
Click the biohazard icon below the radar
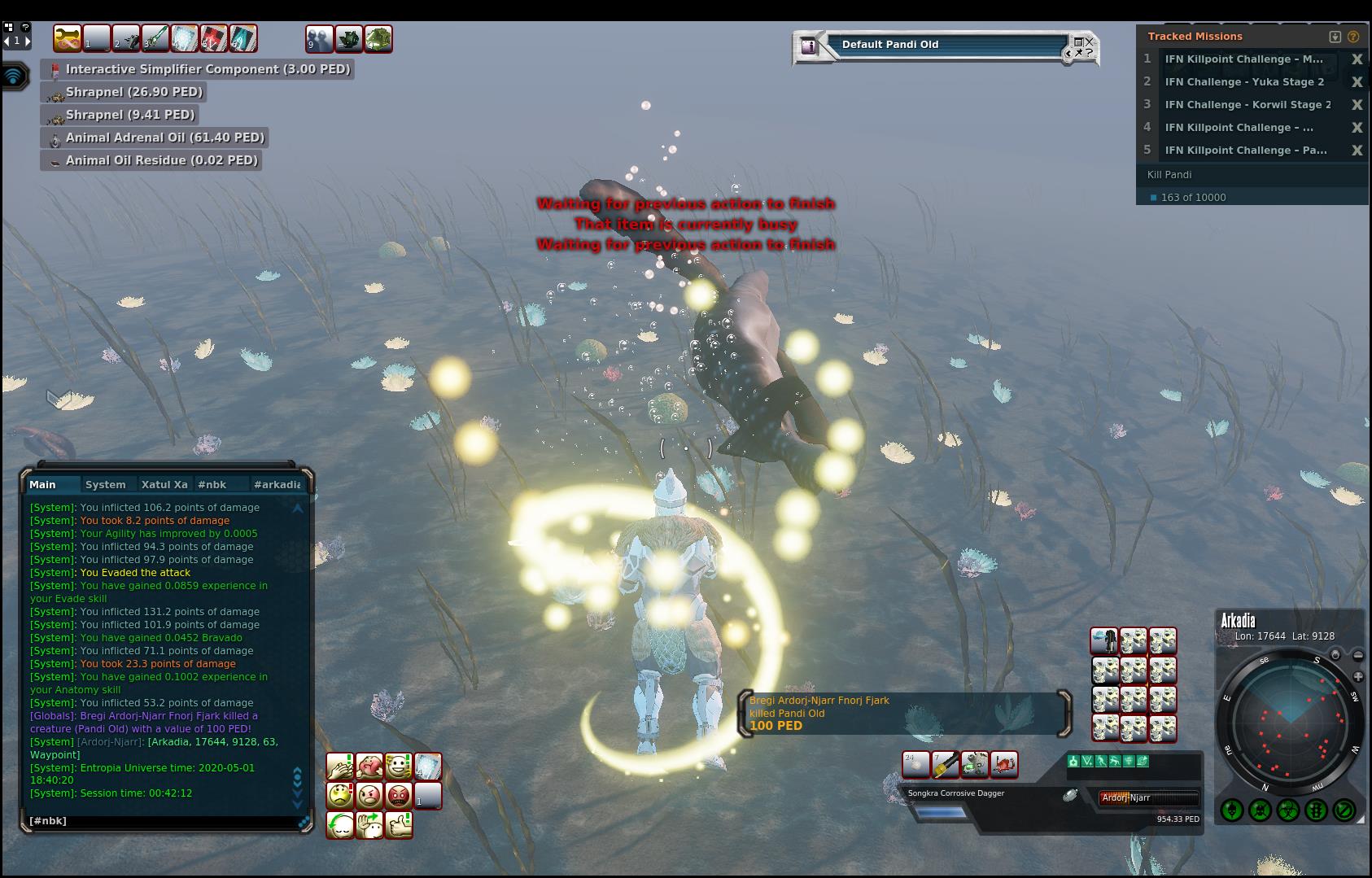pyautogui.click(x=1288, y=810)
